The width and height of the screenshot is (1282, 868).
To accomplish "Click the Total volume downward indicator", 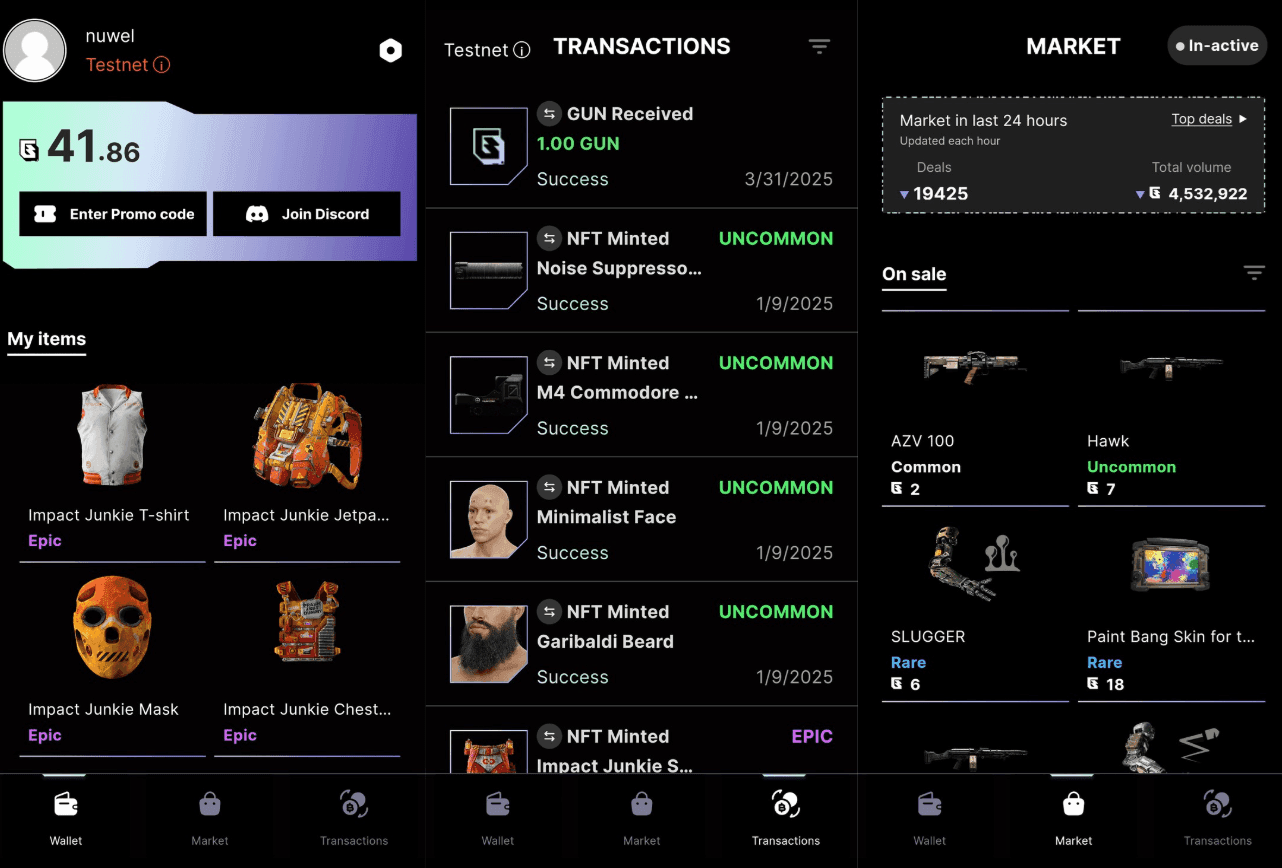I will click(1140, 193).
